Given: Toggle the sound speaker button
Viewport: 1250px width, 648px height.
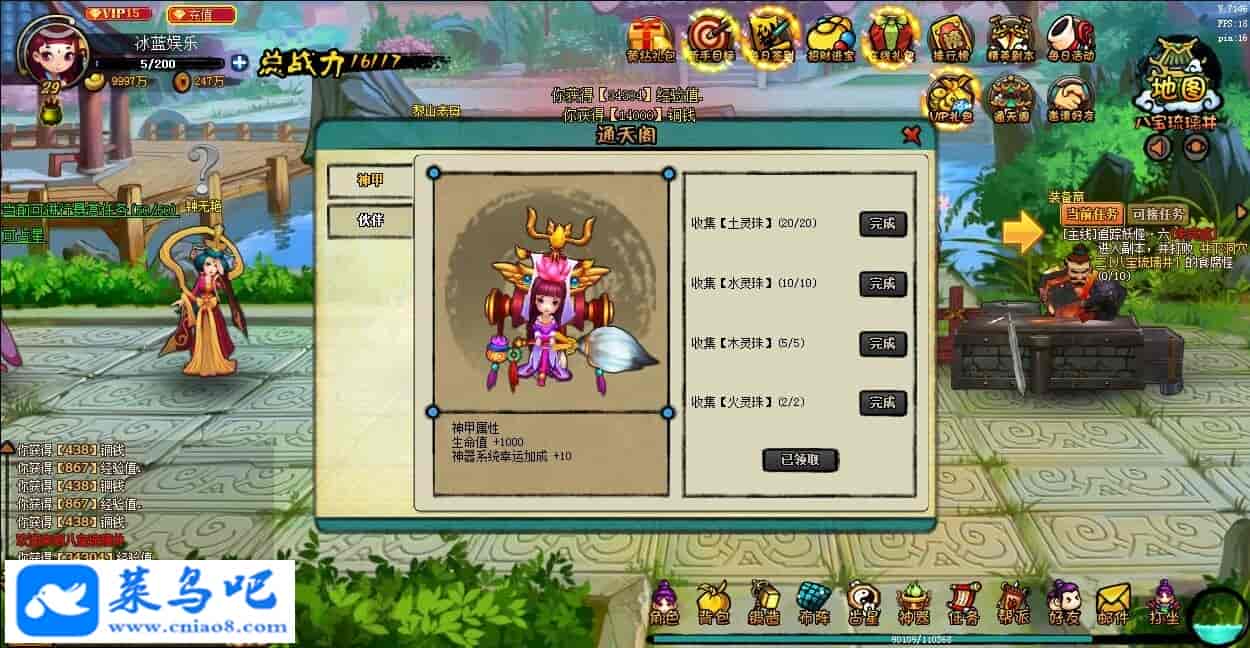Looking at the screenshot, I should [x=1158, y=147].
